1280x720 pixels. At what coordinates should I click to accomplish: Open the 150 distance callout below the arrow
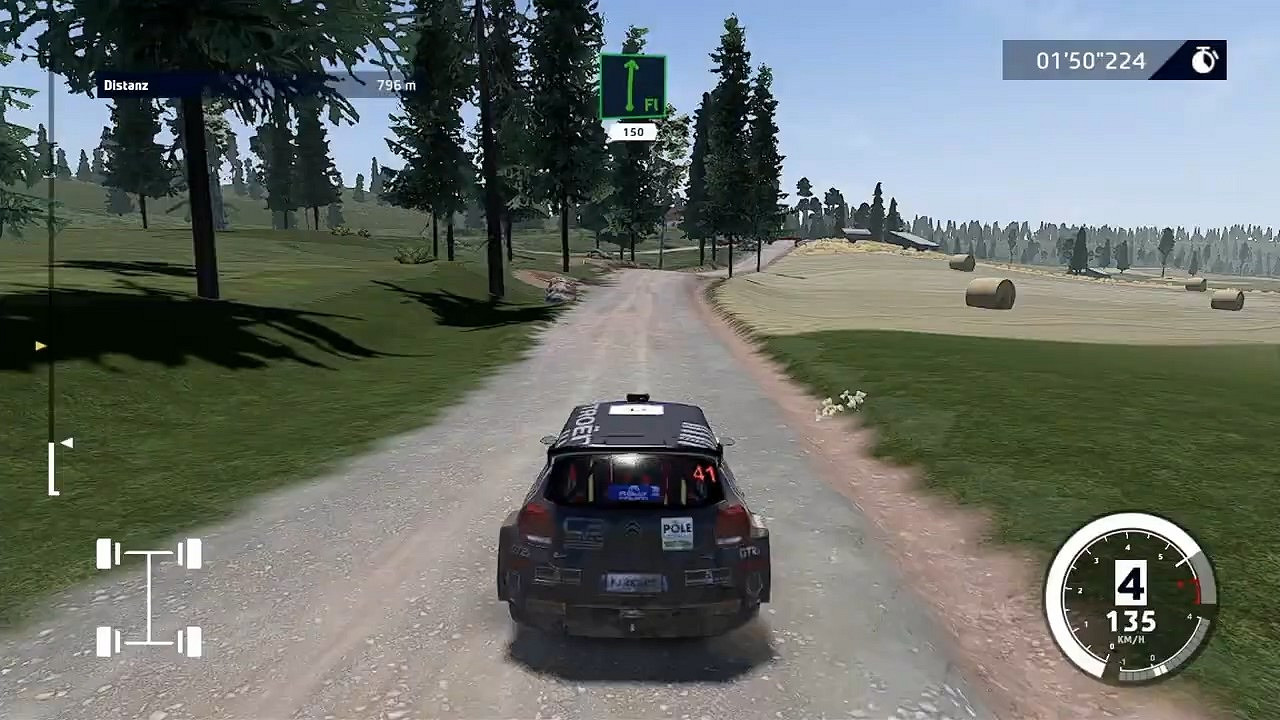tap(634, 130)
